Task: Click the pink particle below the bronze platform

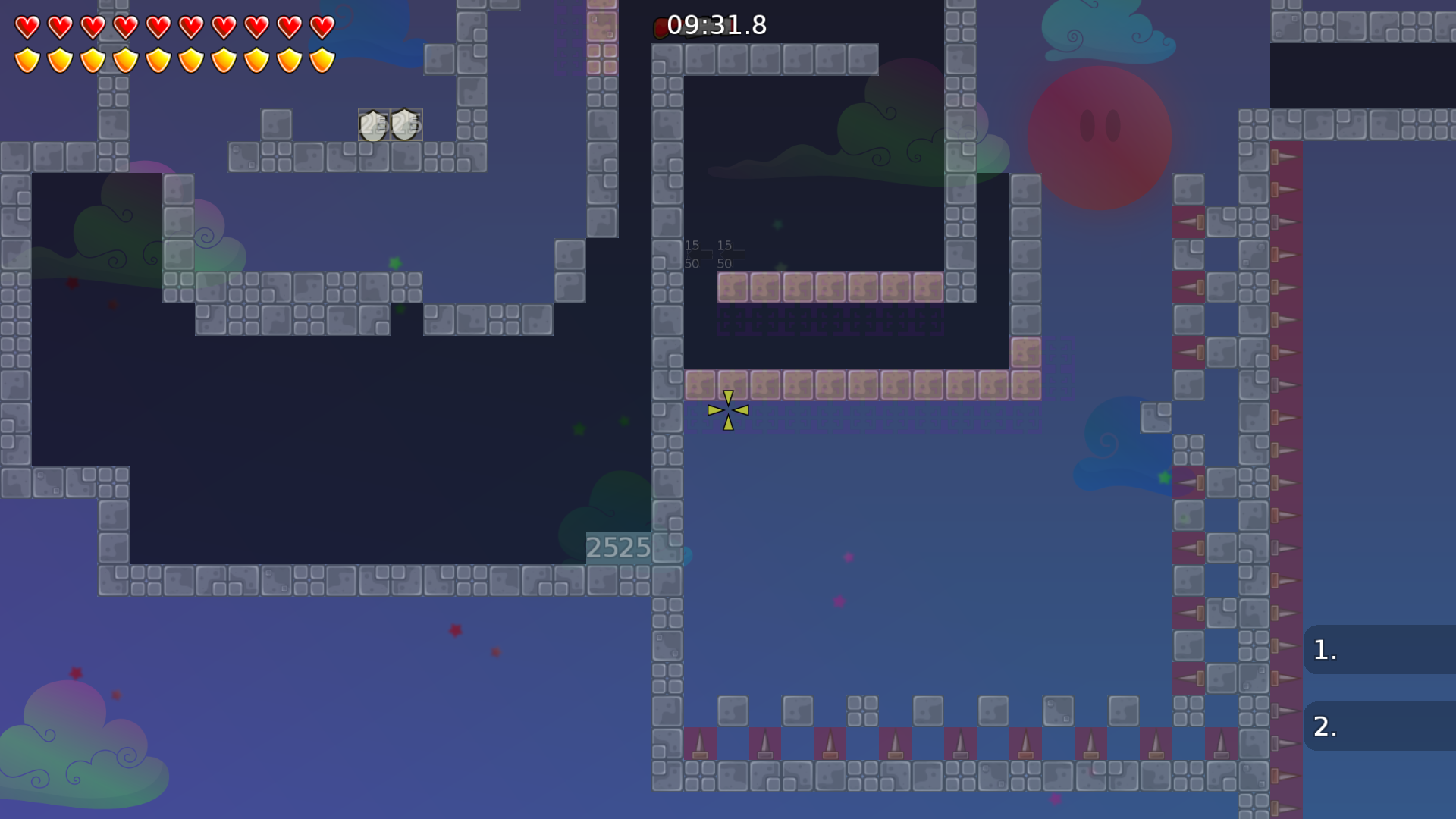Action: [x=847, y=557]
